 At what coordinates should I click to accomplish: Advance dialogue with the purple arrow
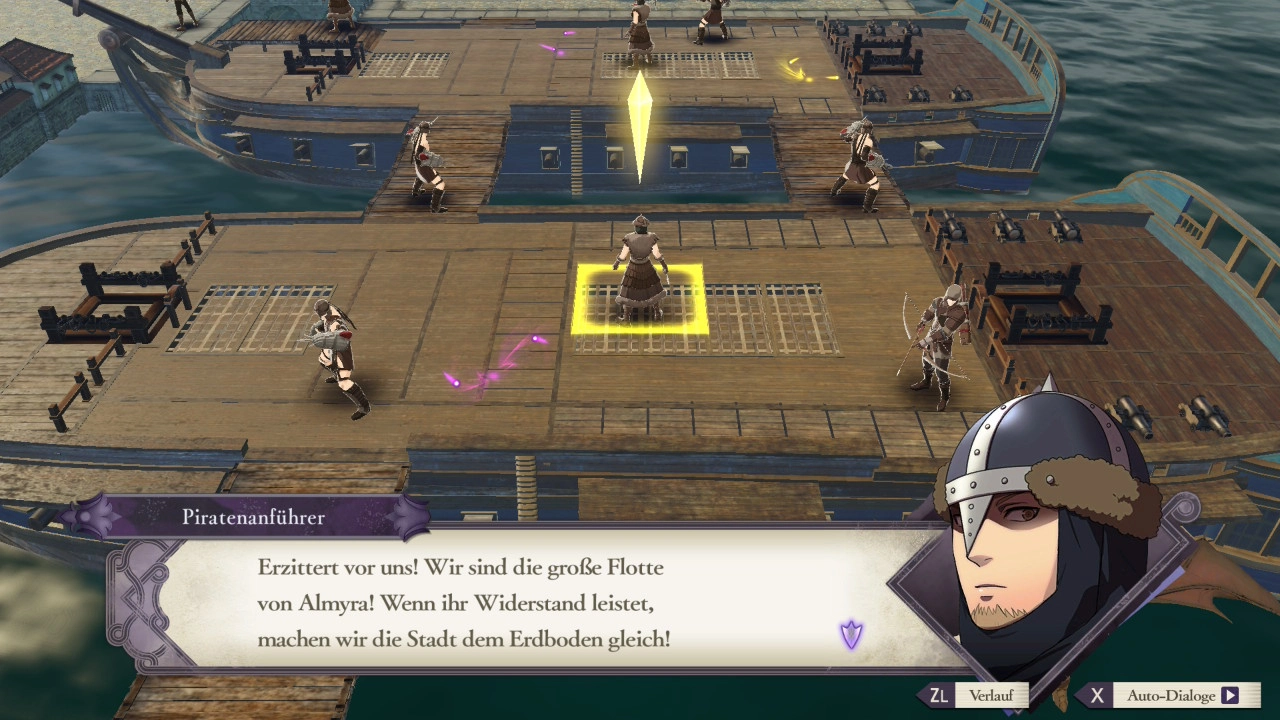click(x=851, y=634)
